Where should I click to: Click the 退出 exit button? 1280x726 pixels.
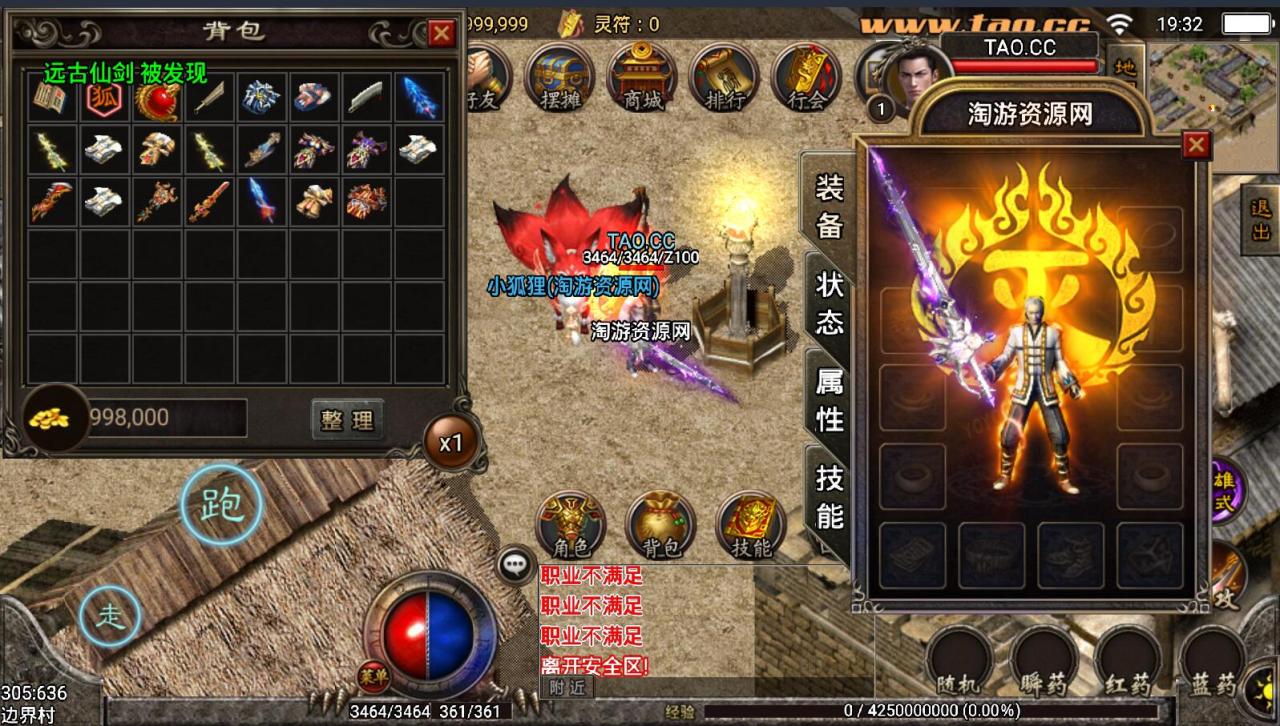tap(1260, 220)
